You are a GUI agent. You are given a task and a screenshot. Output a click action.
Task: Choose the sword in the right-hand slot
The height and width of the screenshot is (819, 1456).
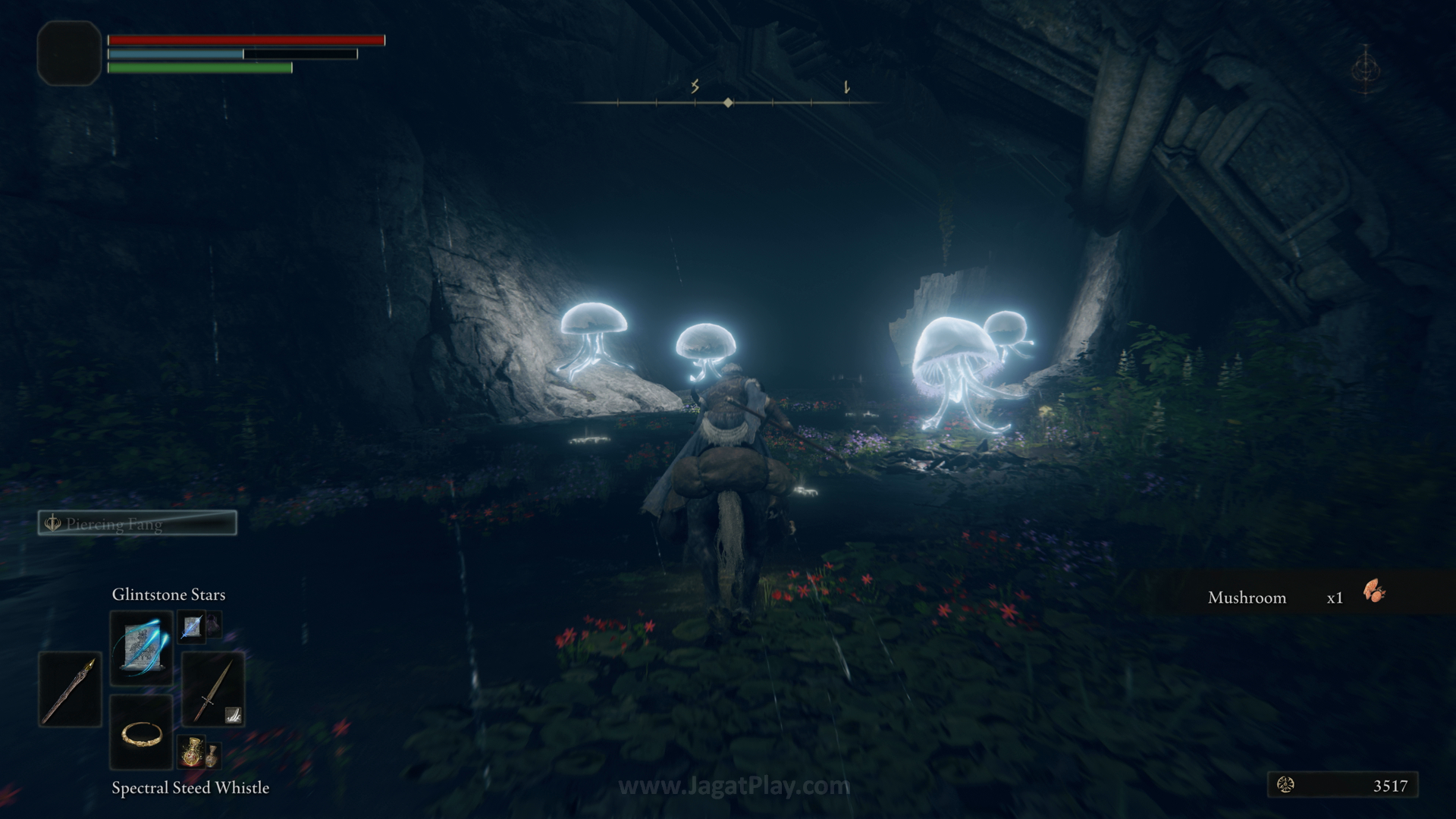point(212,689)
